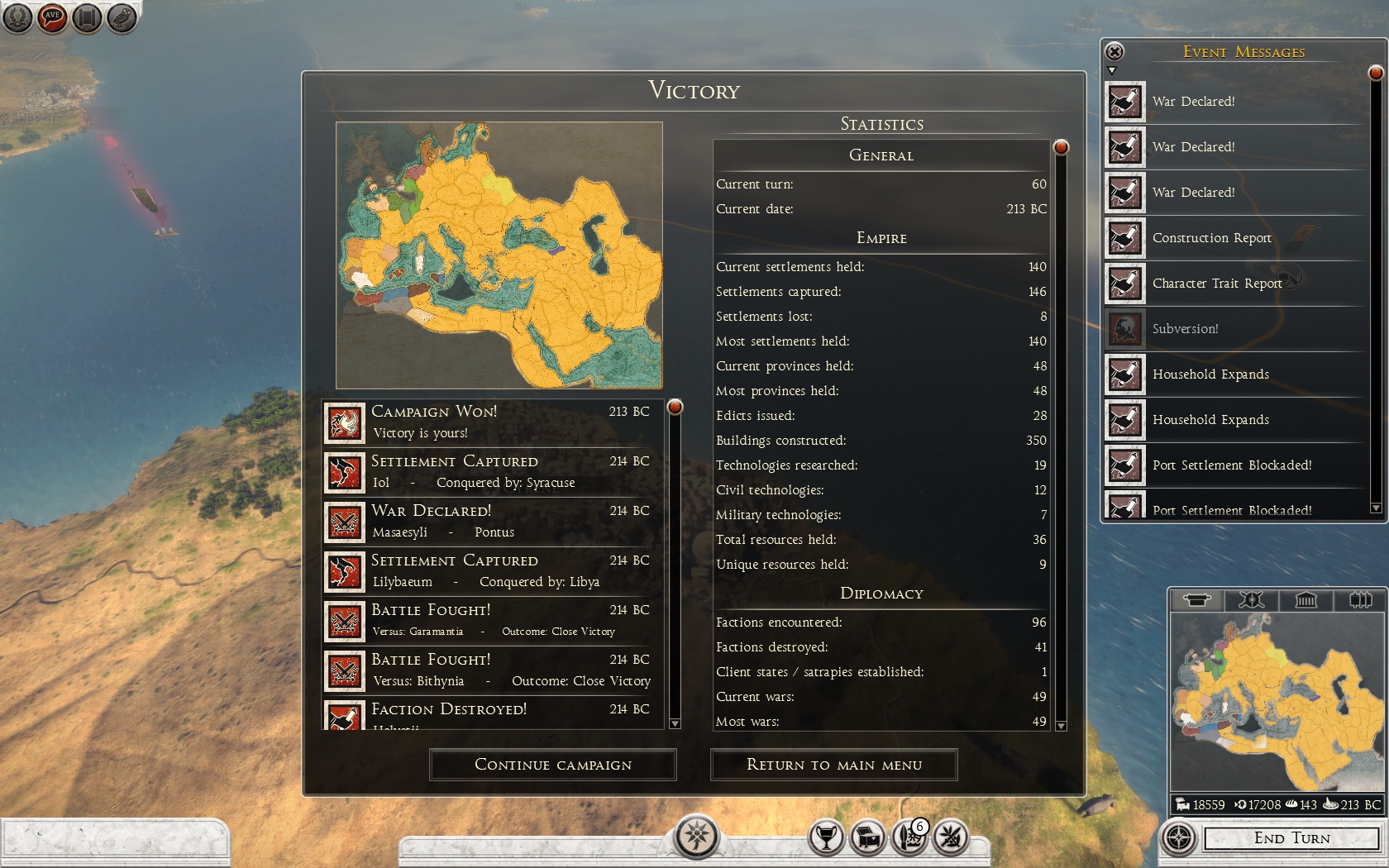The image size is (1389, 868).
Task: Open Battle Fought versus Garamantia entry
Action: click(x=493, y=621)
